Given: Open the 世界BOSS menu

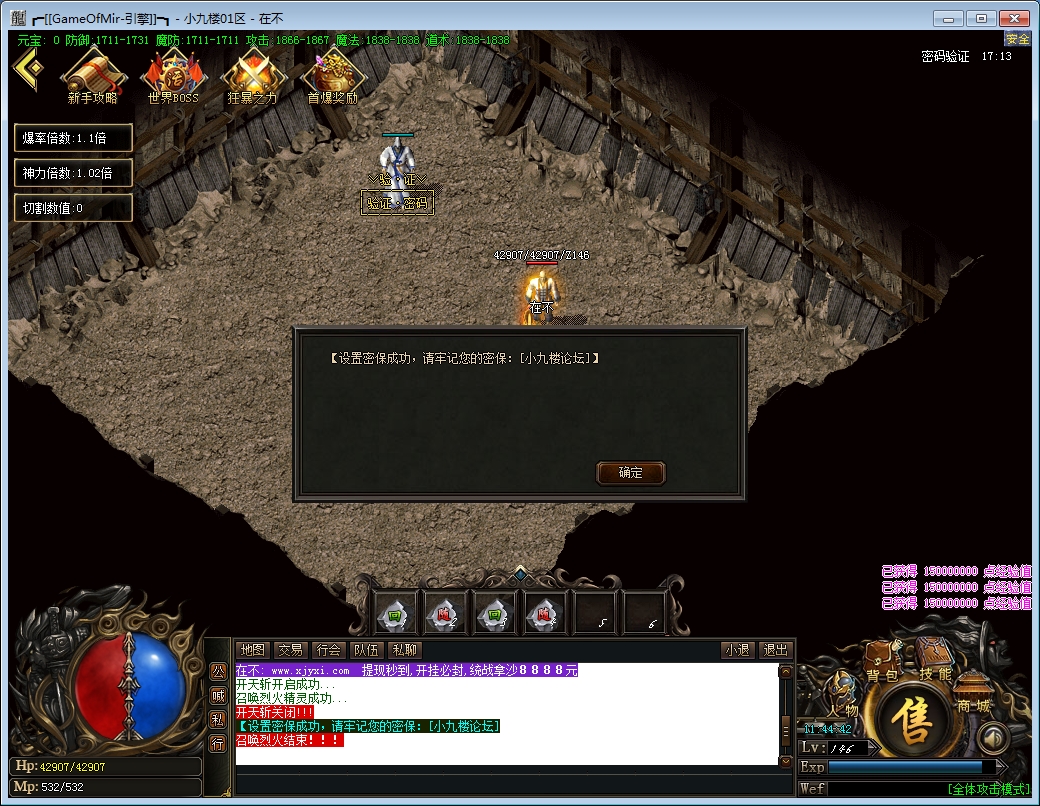Looking at the screenshot, I should point(173,75).
